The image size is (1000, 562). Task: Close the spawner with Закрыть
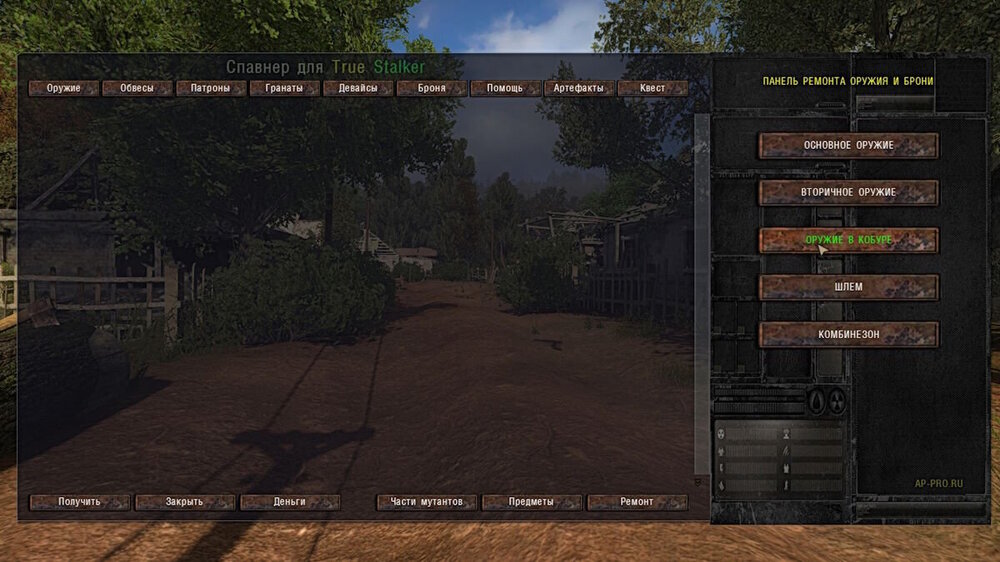(185, 502)
